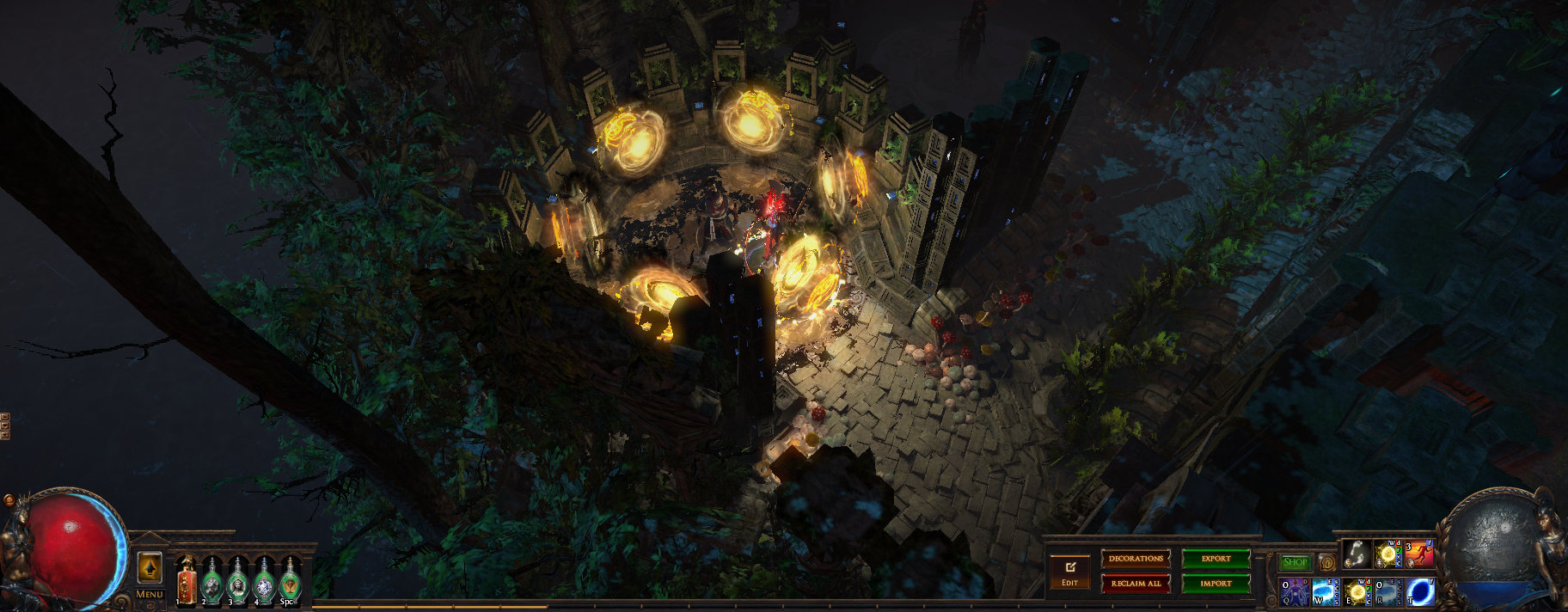Image resolution: width=1568 pixels, height=612 pixels.
Task: Use the green flask in slot 2
Action: click(212, 582)
